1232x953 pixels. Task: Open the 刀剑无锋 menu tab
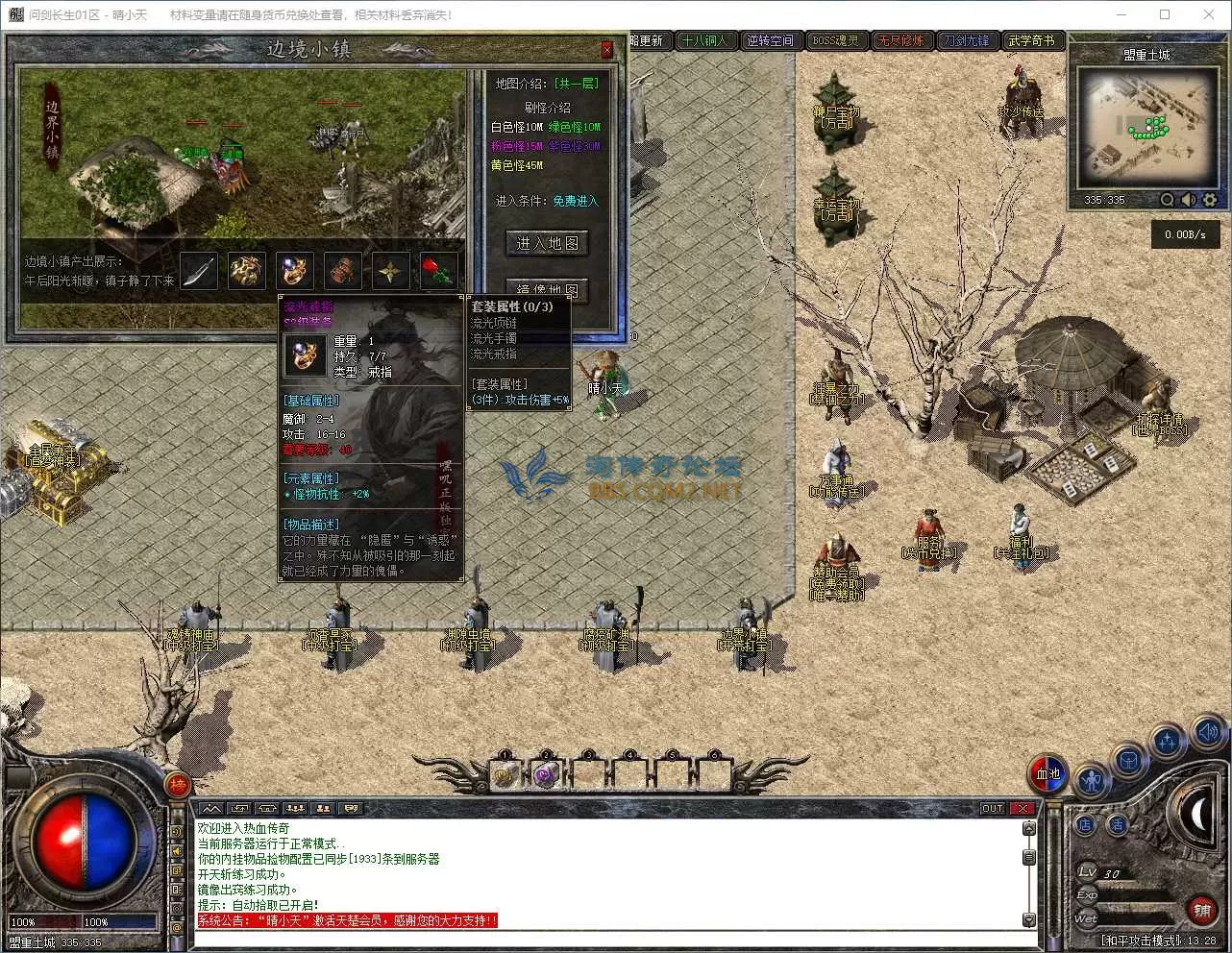tap(965, 40)
